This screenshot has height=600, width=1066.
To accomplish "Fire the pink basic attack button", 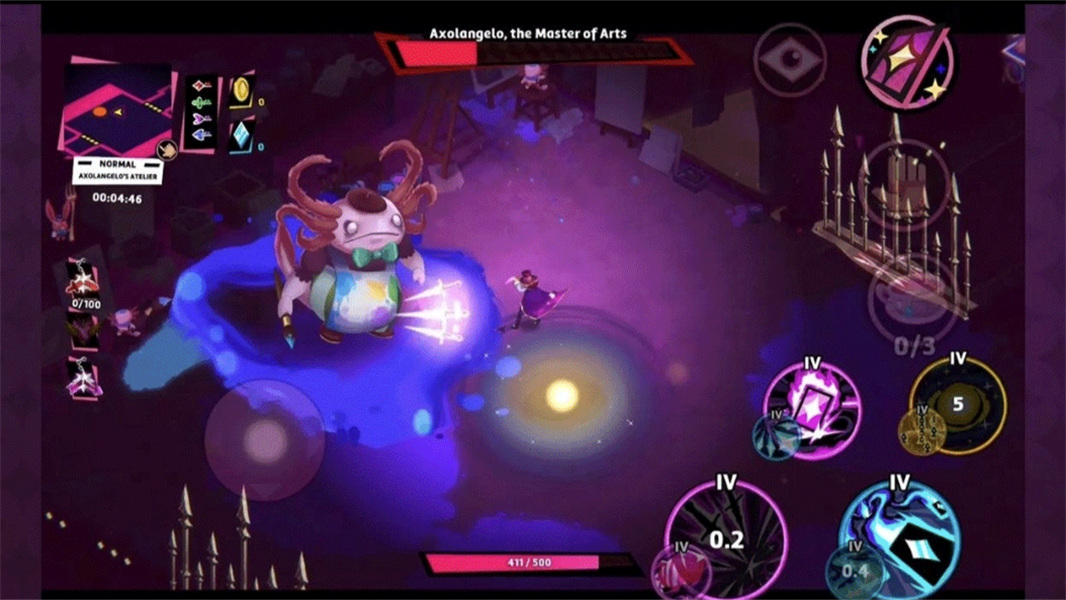I will pos(727,541).
